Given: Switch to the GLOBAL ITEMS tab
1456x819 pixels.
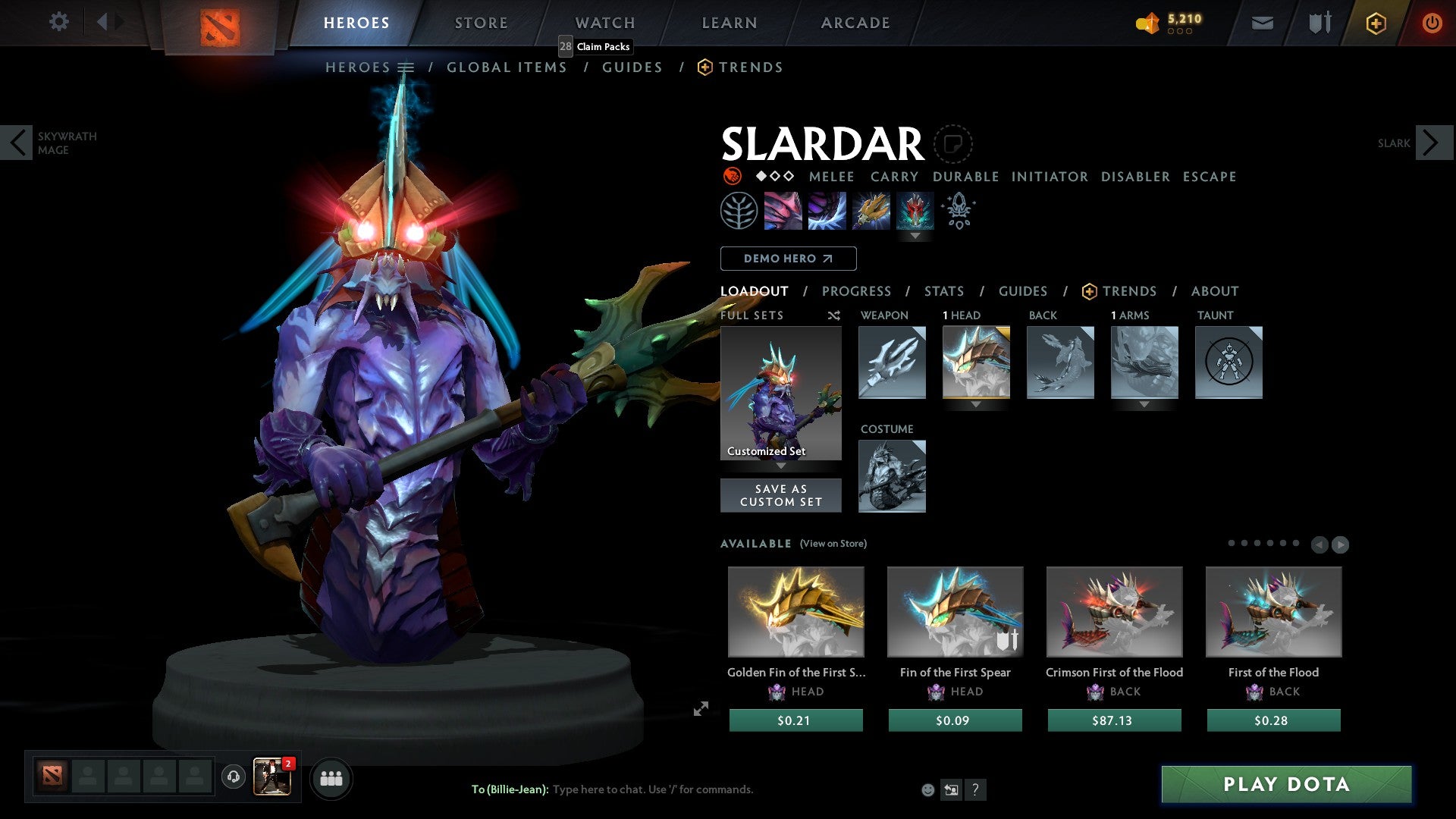Looking at the screenshot, I should click(x=507, y=67).
